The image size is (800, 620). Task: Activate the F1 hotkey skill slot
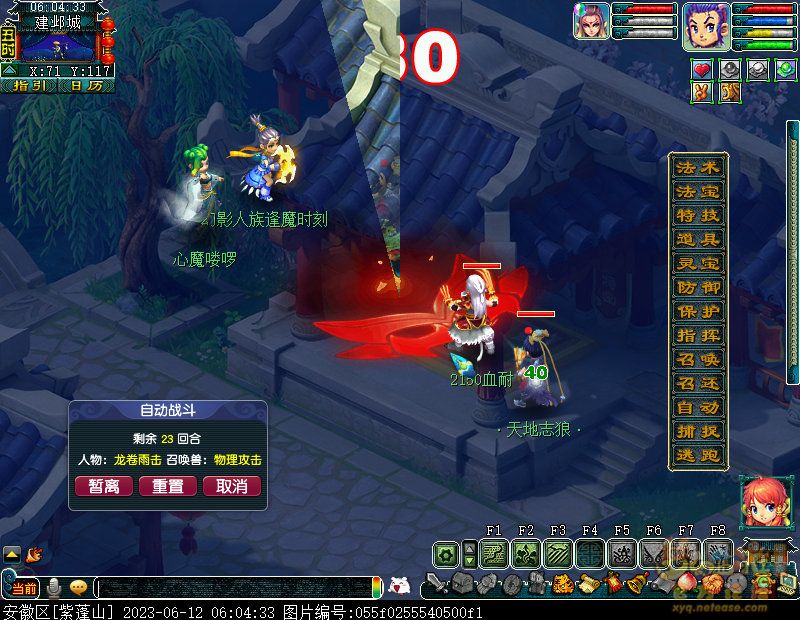click(494, 554)
